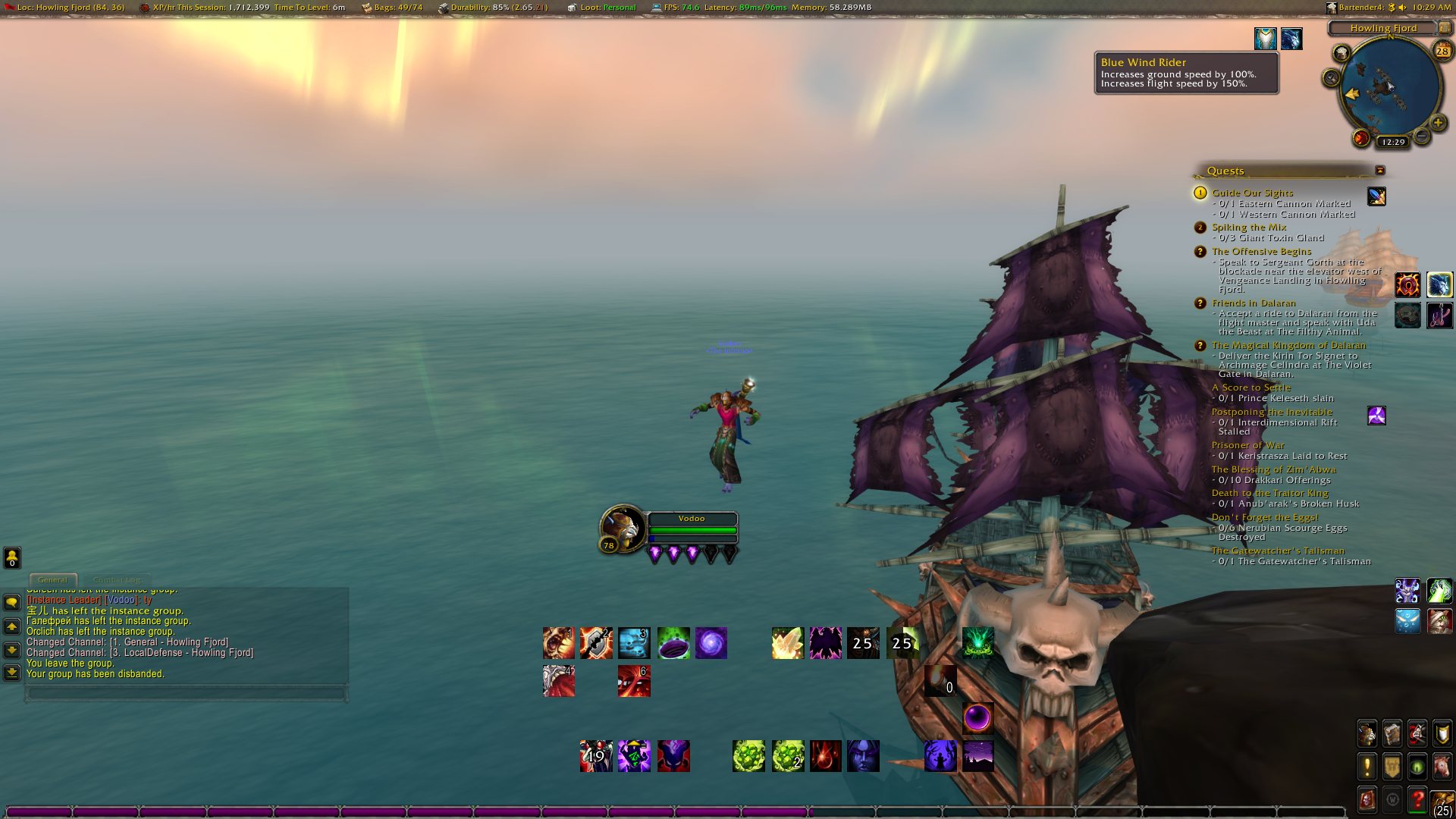Zoom in the minimap with plus button
Viewport: 1456px width, 819px height.
(1437, 123)
